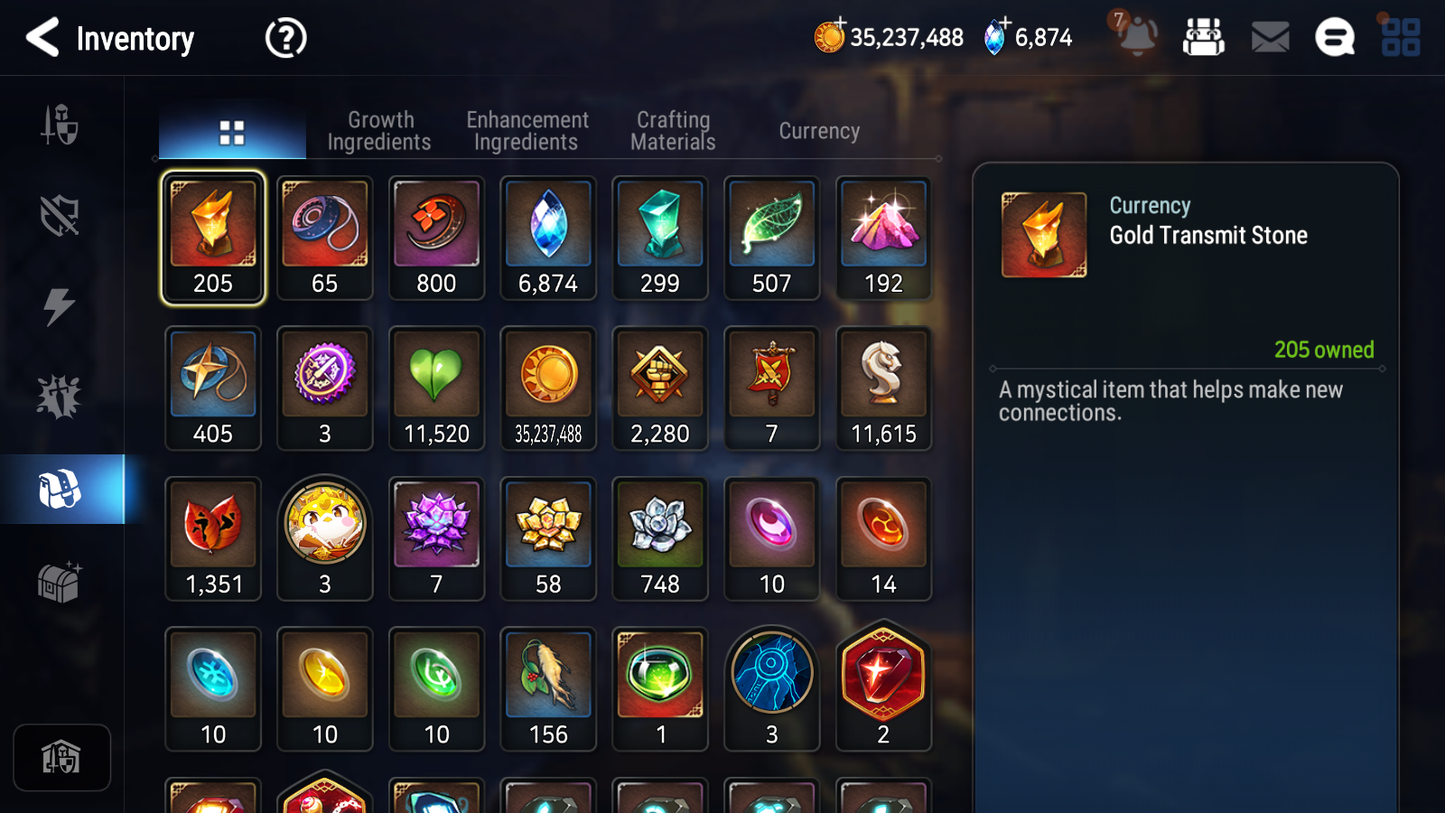Open the mailbox envelope icon
Image resolution: width=1445 pixels, height=813 pixels.
1269,36
